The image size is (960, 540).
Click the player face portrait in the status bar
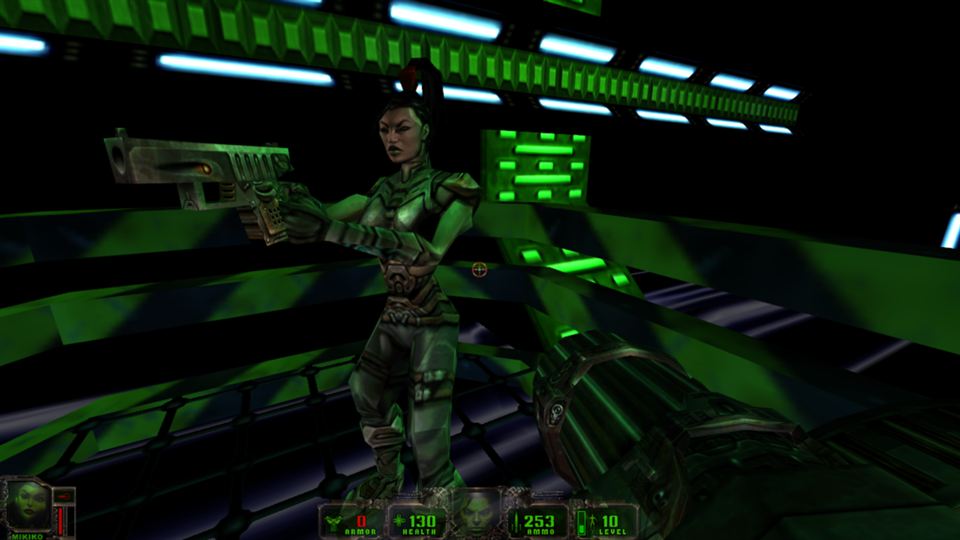(x=478, y=512)
